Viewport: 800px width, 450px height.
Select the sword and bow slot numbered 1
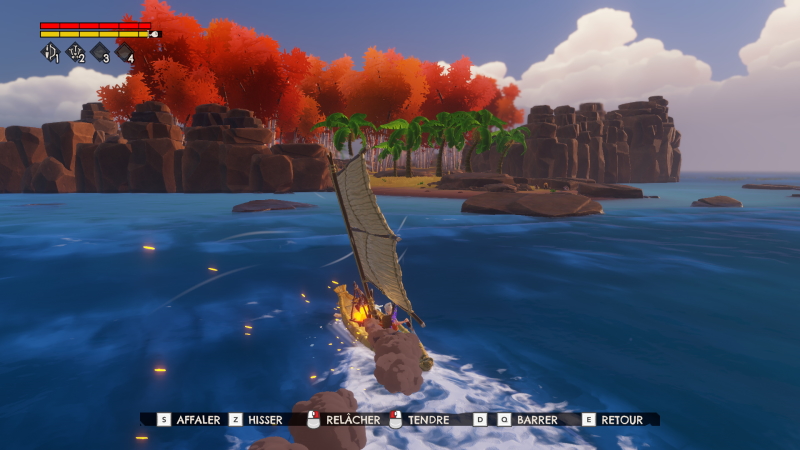pyautogui.click(x=50, y=52)
